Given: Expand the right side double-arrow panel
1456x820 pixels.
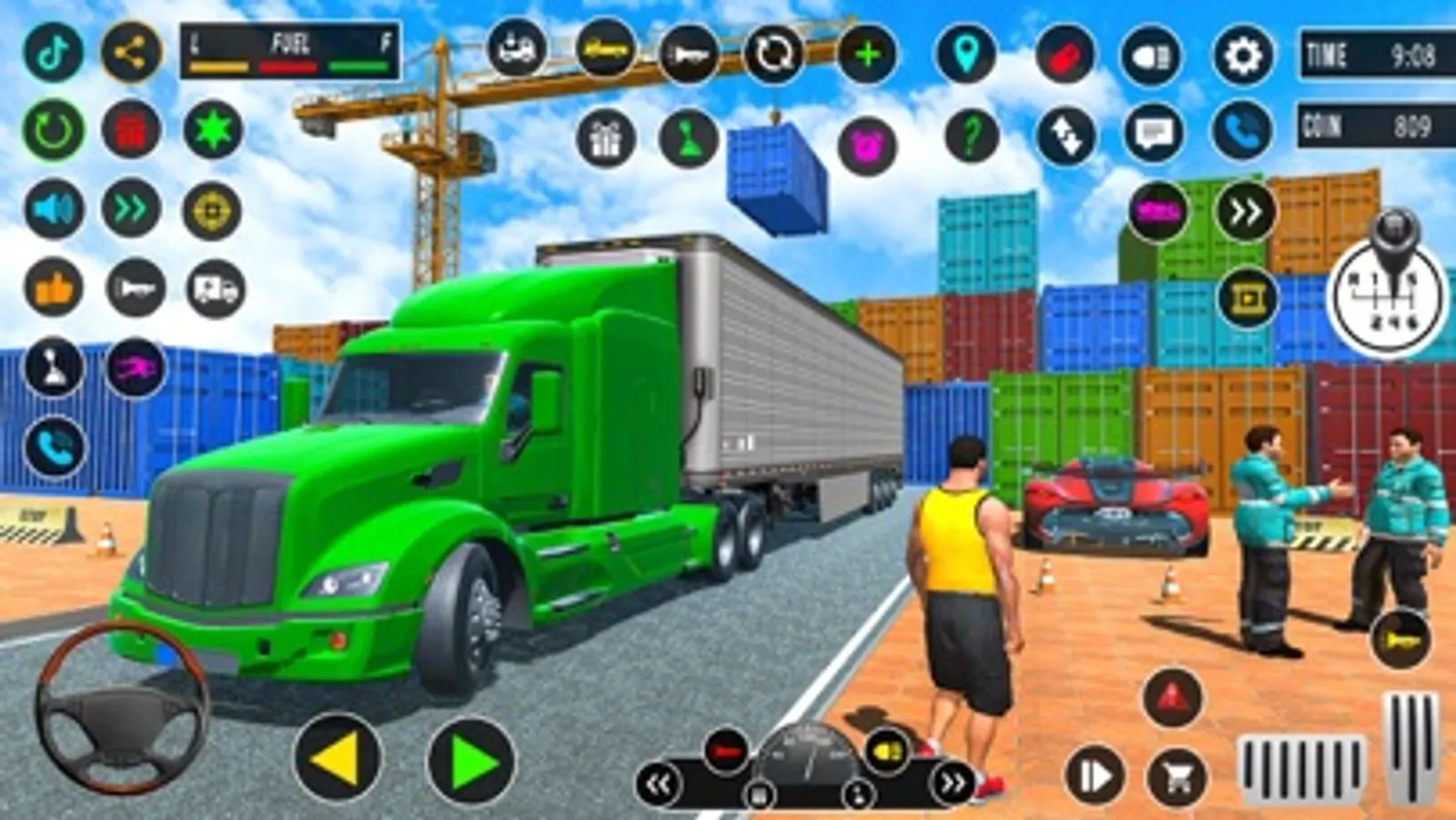Looking at the screenshot, I should (1238, 210).
